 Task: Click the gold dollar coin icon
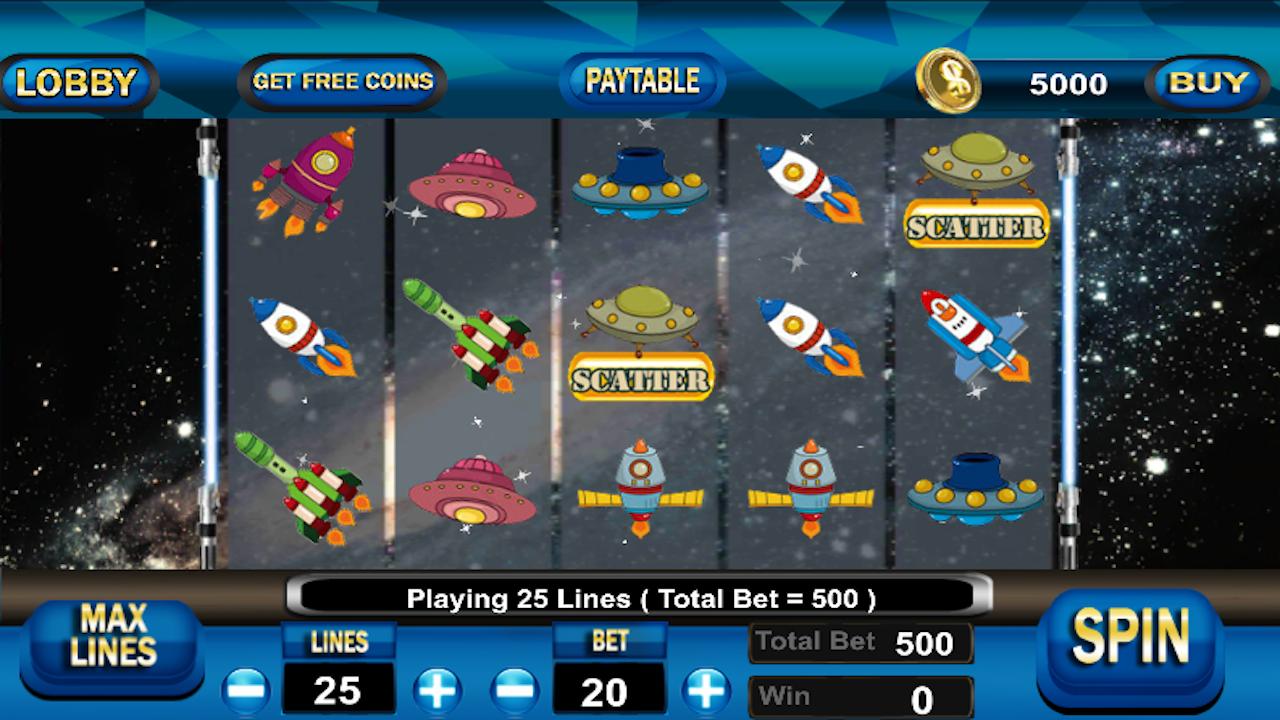click(950, 83)
